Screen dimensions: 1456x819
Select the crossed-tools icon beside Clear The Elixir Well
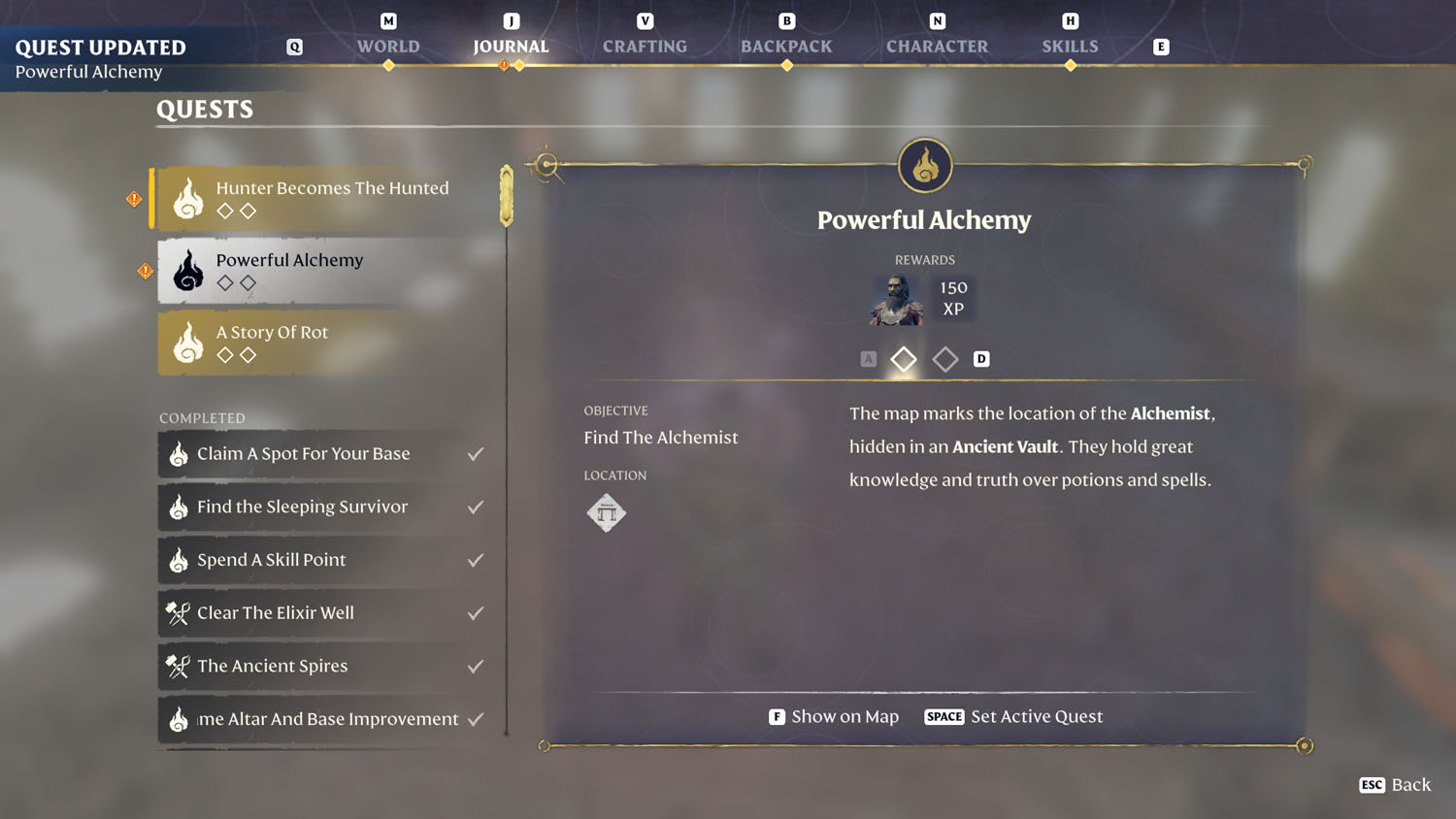click(177, 613)
